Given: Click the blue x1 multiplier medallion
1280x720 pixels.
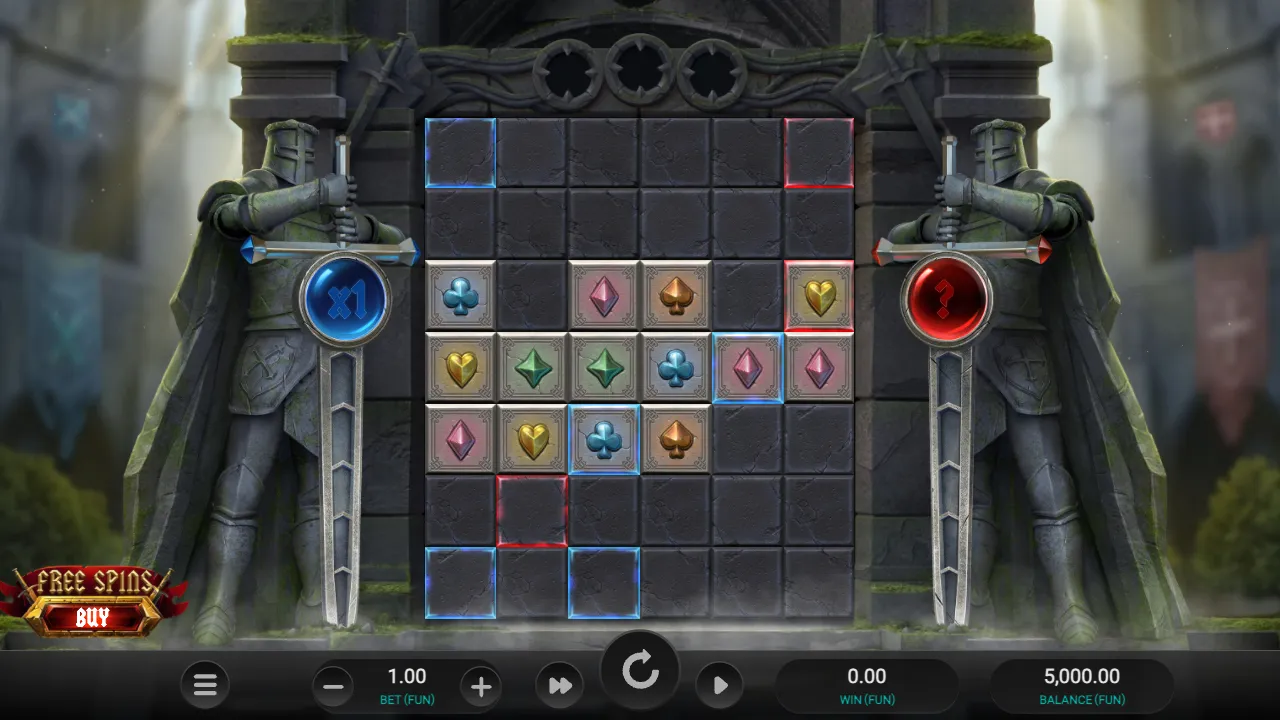Looking at the screenshot, I should [x=345, y=298].
